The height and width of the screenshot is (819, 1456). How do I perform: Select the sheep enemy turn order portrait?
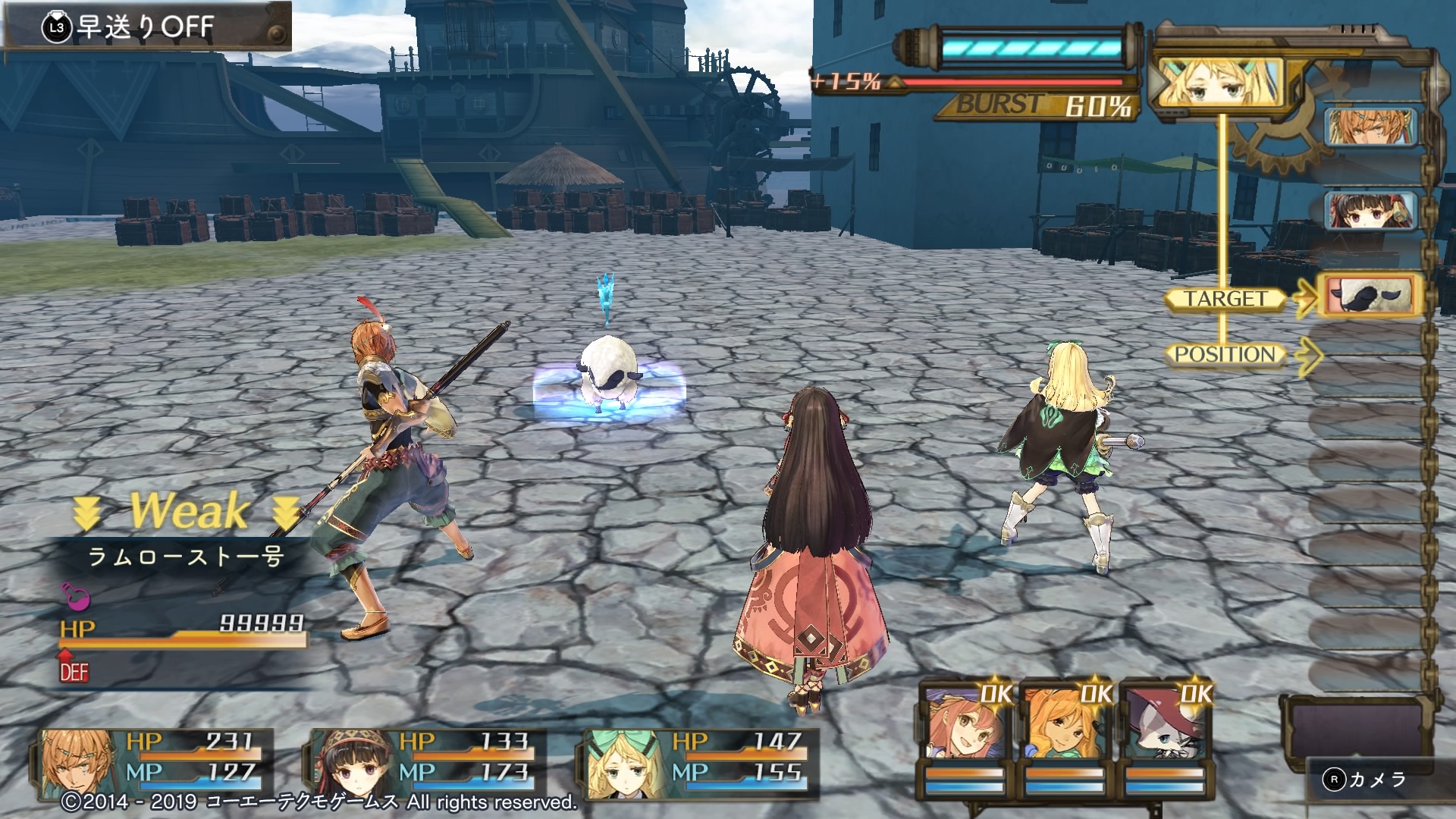pos(1370,295)
